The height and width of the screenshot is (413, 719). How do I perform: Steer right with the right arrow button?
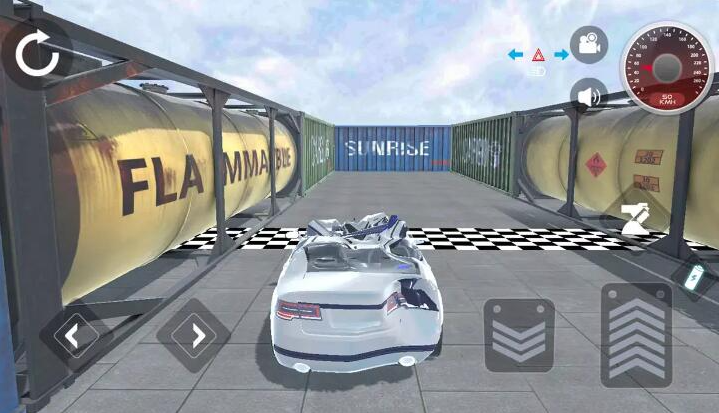click(194, 335)
